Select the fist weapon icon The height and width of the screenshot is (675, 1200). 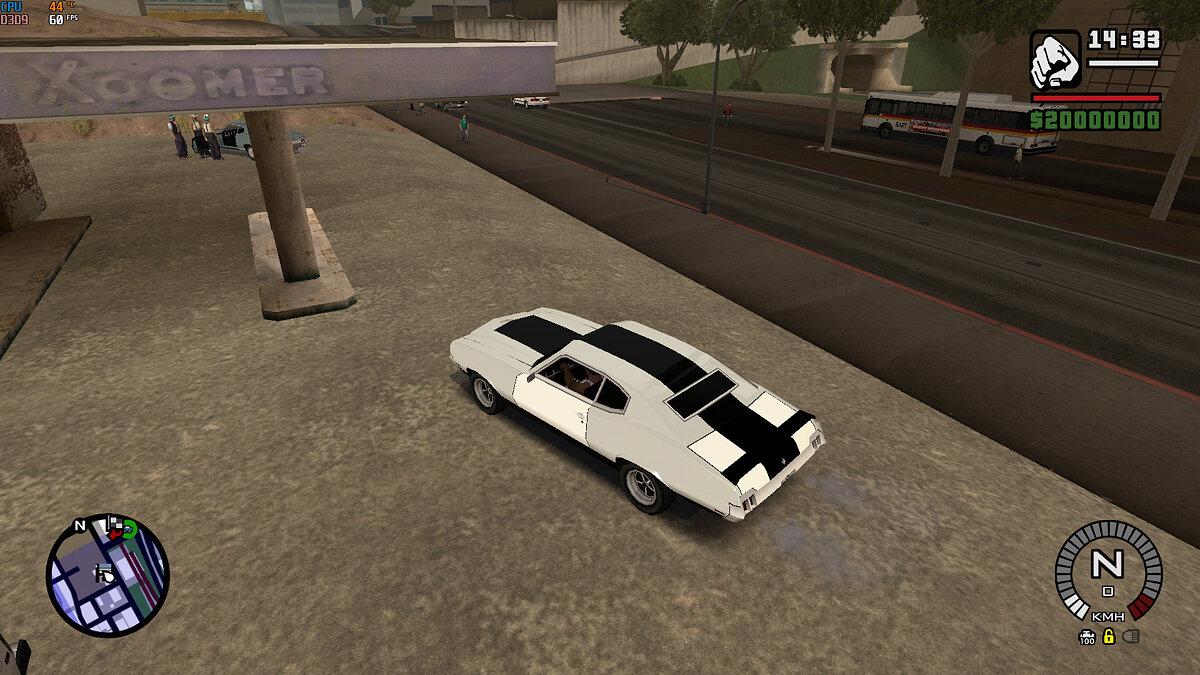click(x=1055, y=60)
